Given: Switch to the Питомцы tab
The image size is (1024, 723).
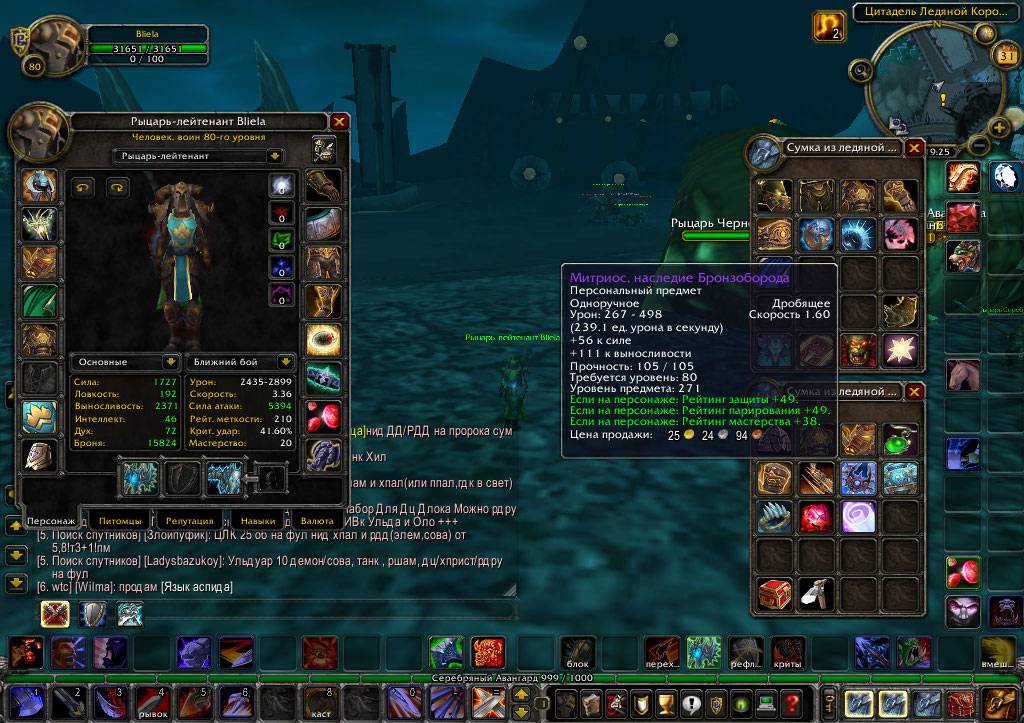Looking at the screenshot, I should tap(120, 521).
